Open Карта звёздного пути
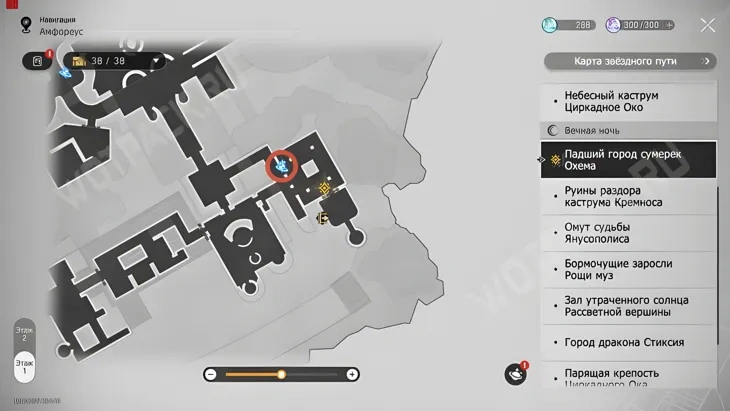The width and height of the screenshot is (730, 411). [x=630, y=61]
